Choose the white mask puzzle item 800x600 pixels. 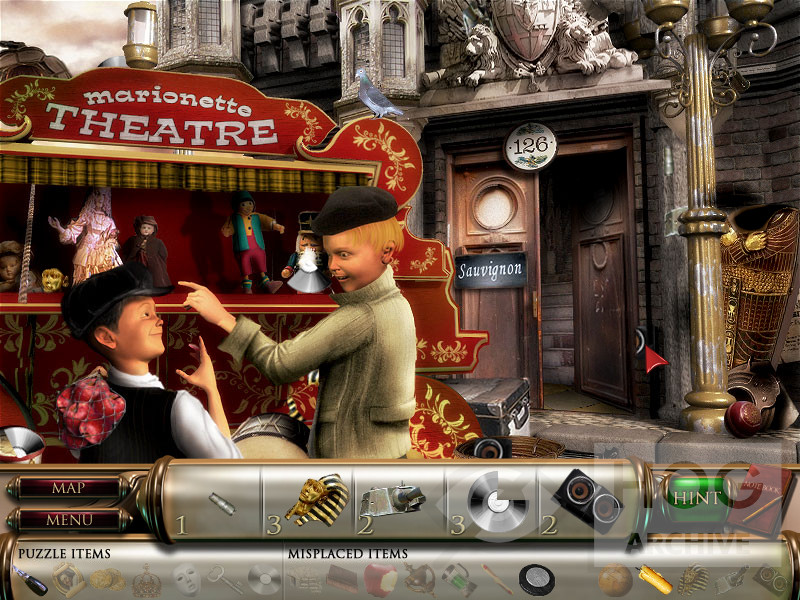(x=184, y=578)
